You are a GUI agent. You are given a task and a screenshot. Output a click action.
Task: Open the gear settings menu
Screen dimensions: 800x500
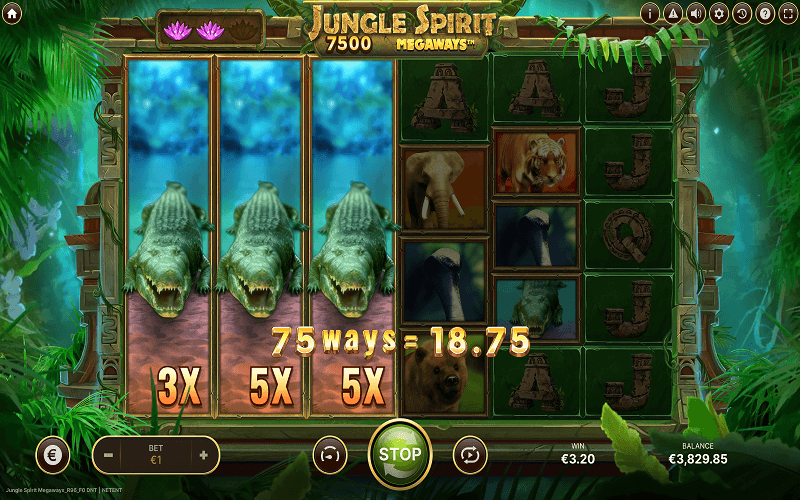click(x=719, y=13)
